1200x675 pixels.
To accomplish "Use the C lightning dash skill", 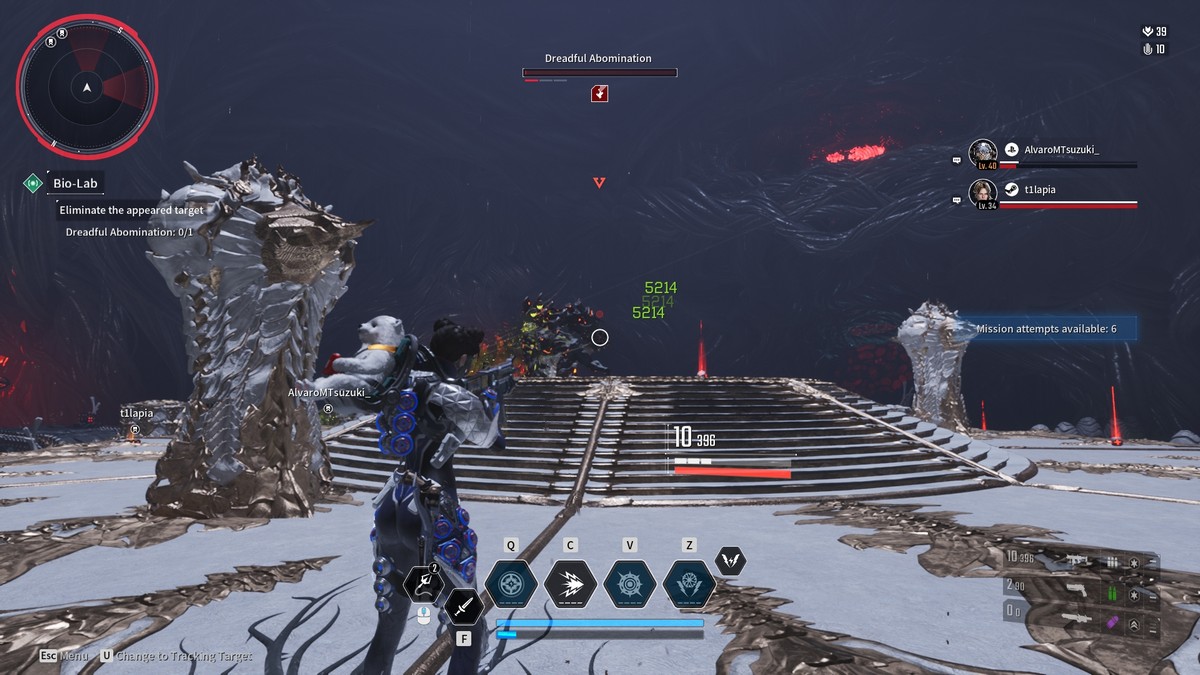I will pos(570,583).
